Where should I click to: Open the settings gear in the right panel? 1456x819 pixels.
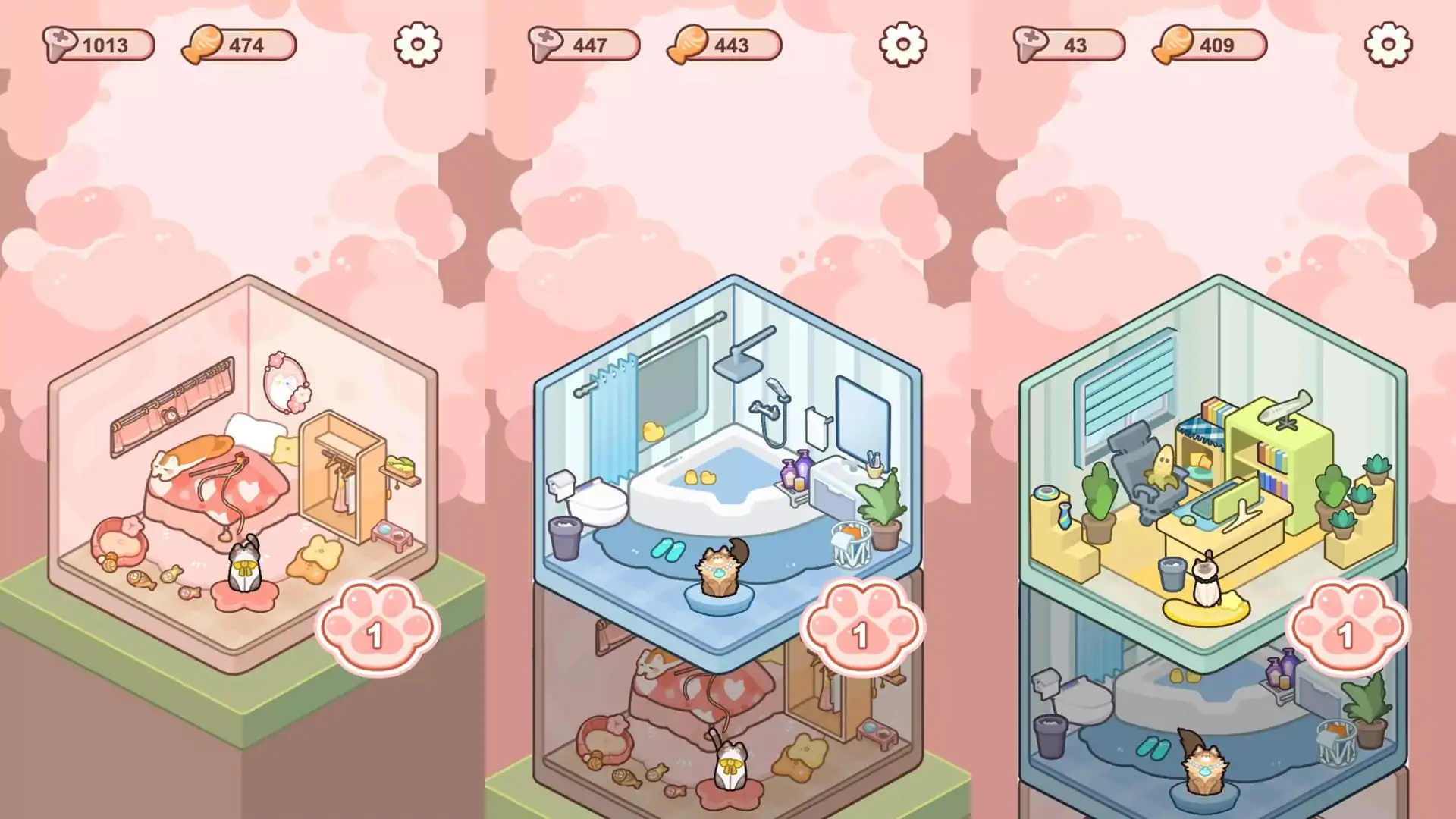[x=1388, y=45]
